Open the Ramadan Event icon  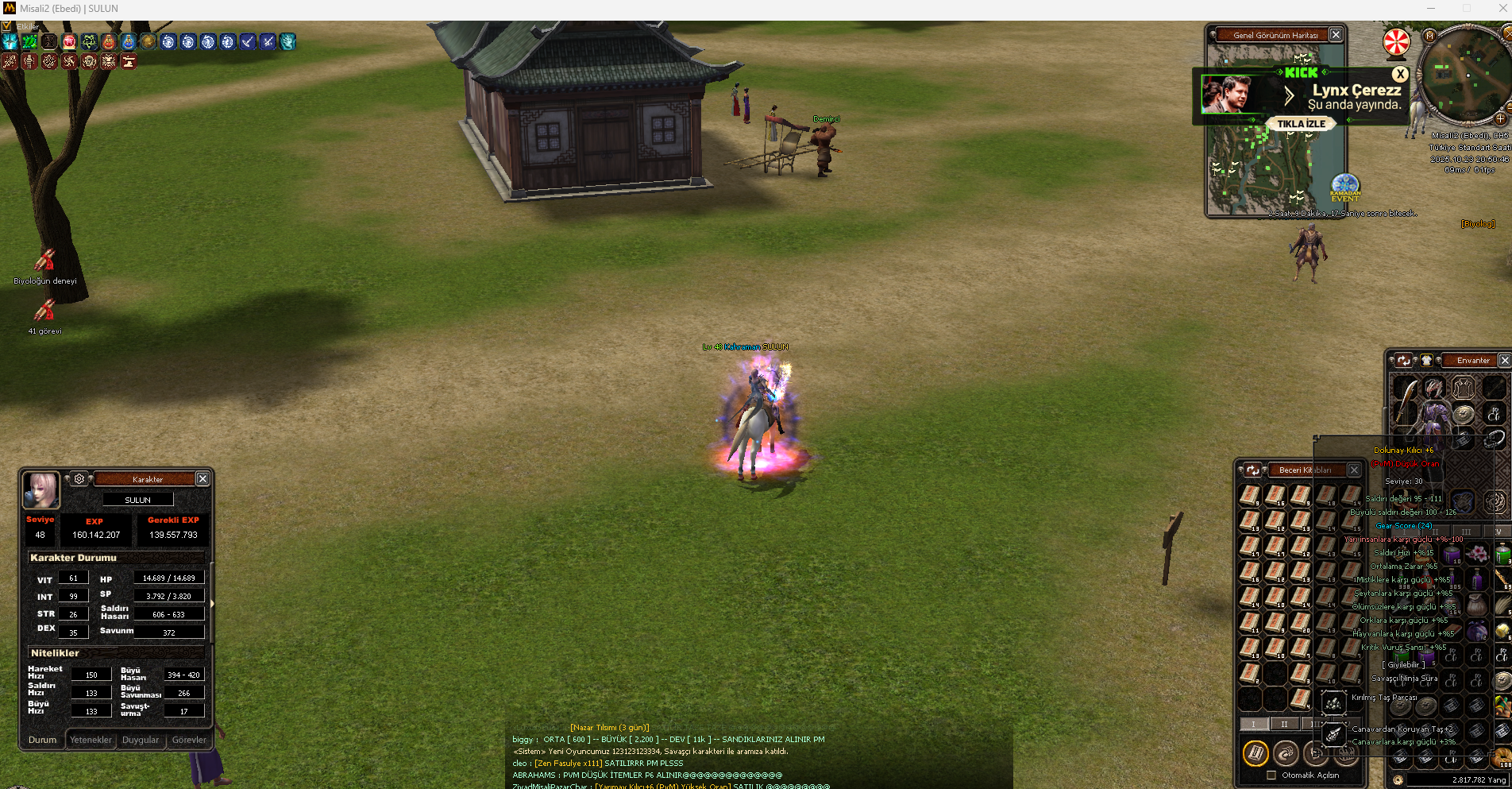[1345, 188]
